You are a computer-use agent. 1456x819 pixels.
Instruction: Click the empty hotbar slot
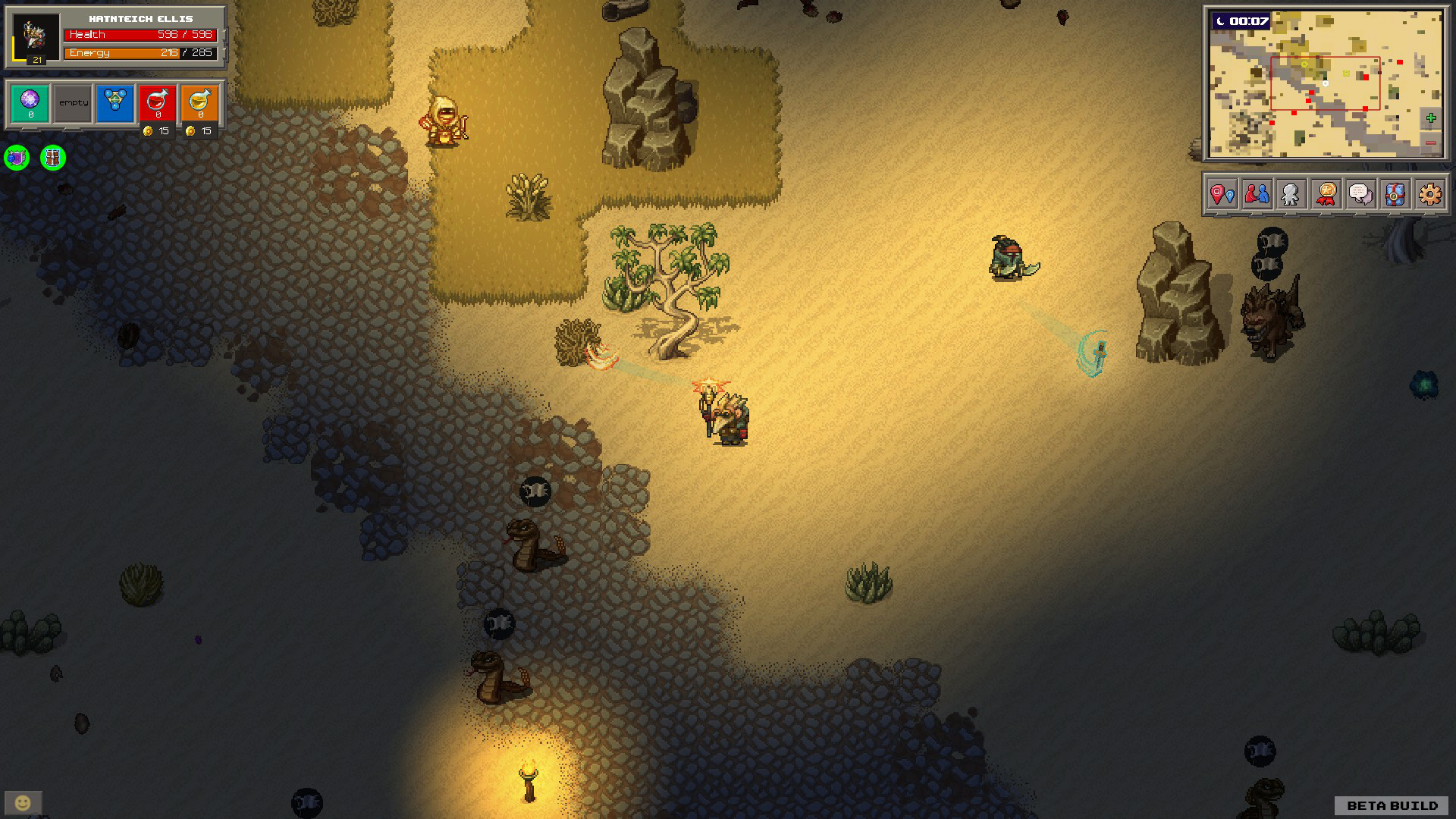point(74,102)
